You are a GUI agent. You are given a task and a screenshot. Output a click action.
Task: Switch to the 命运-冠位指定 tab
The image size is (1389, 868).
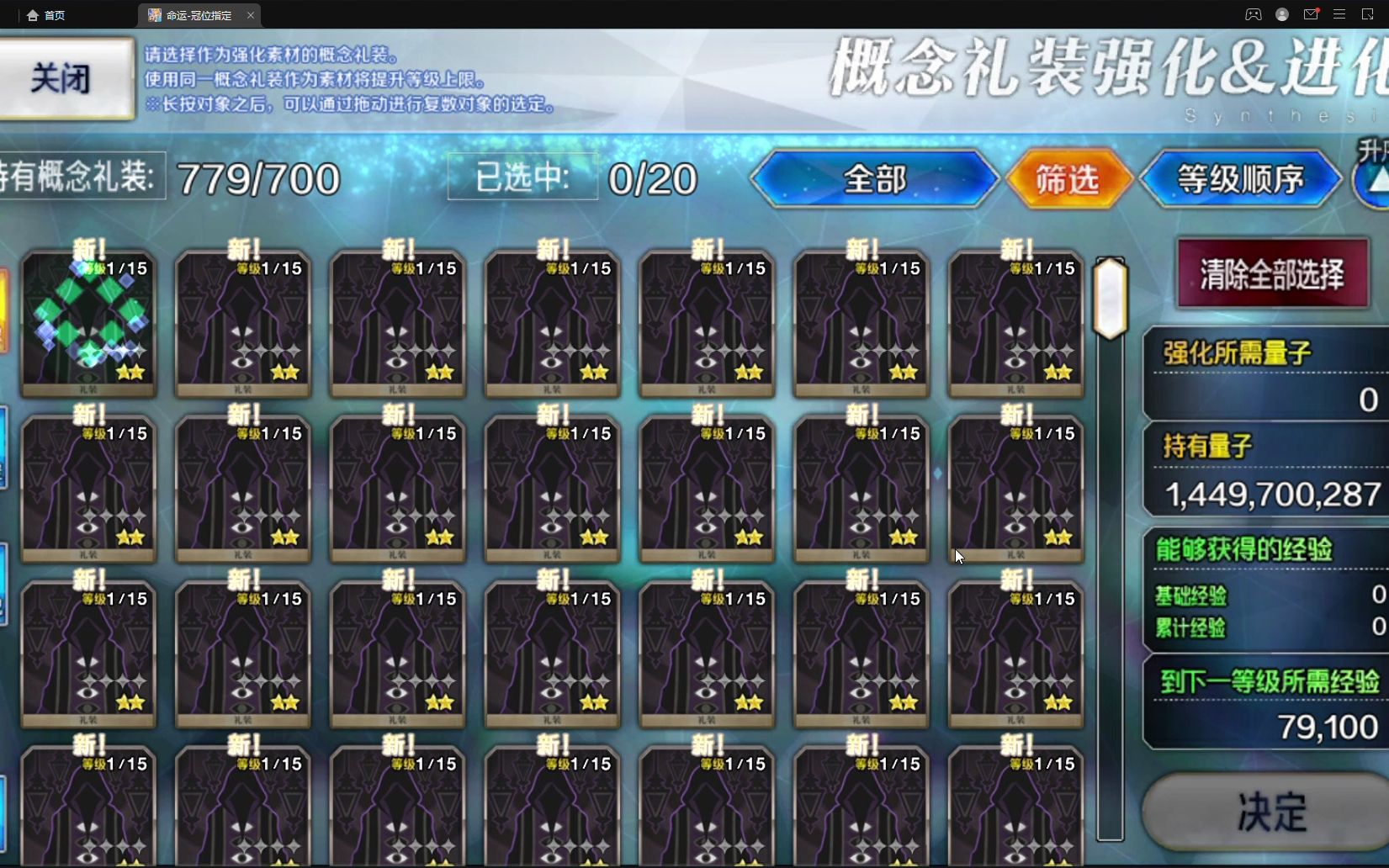[198, 14]
